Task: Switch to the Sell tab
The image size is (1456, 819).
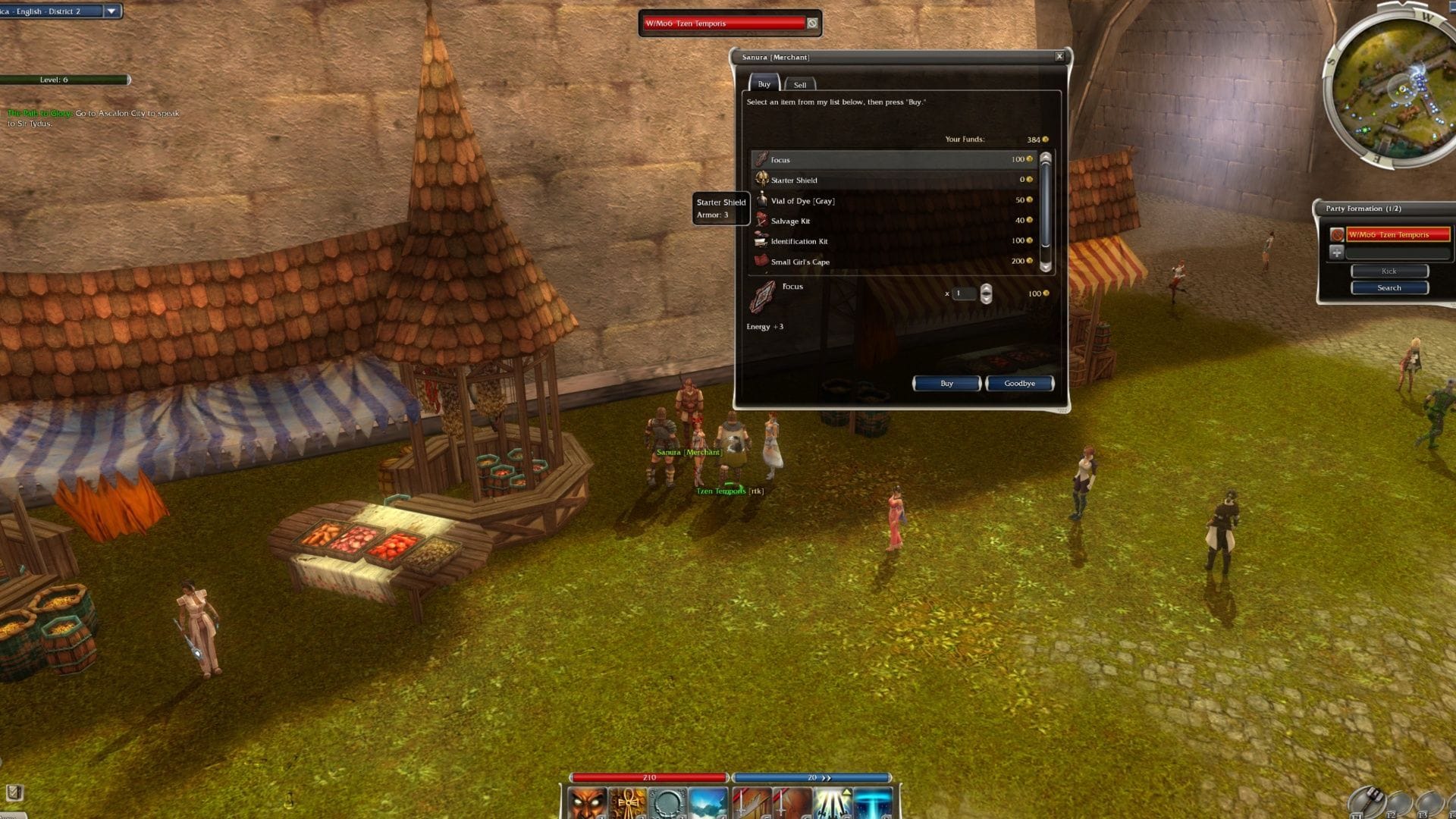Action: [801, 84]
